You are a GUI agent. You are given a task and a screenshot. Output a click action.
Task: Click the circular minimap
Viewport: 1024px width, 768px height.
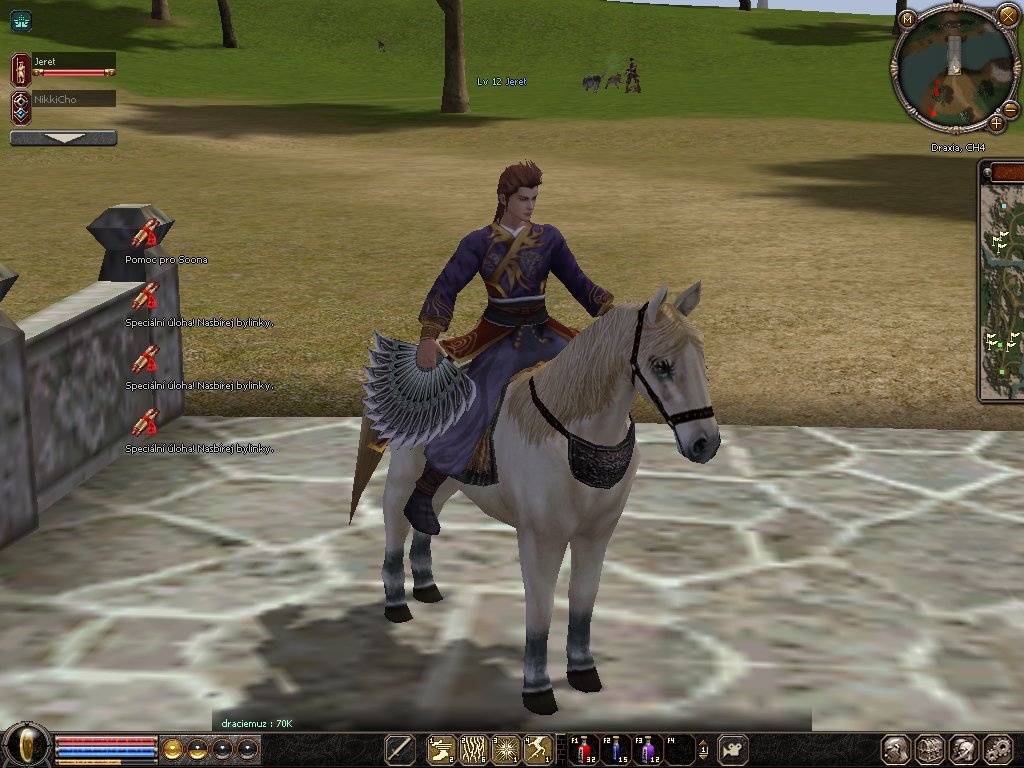(x=953, y=65)
